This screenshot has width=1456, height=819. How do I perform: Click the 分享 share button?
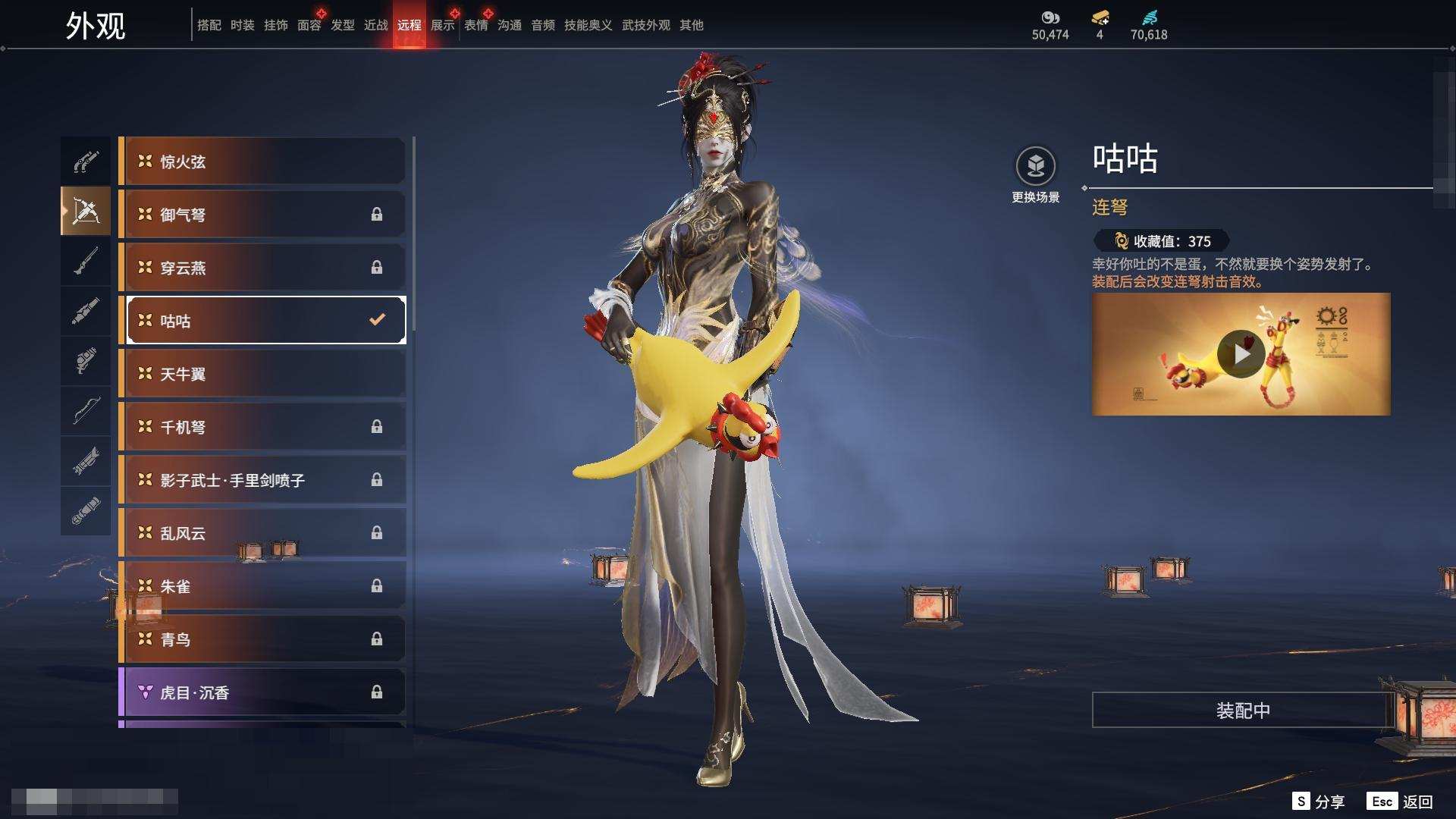pyautogui.click(x=1319, y=802)
